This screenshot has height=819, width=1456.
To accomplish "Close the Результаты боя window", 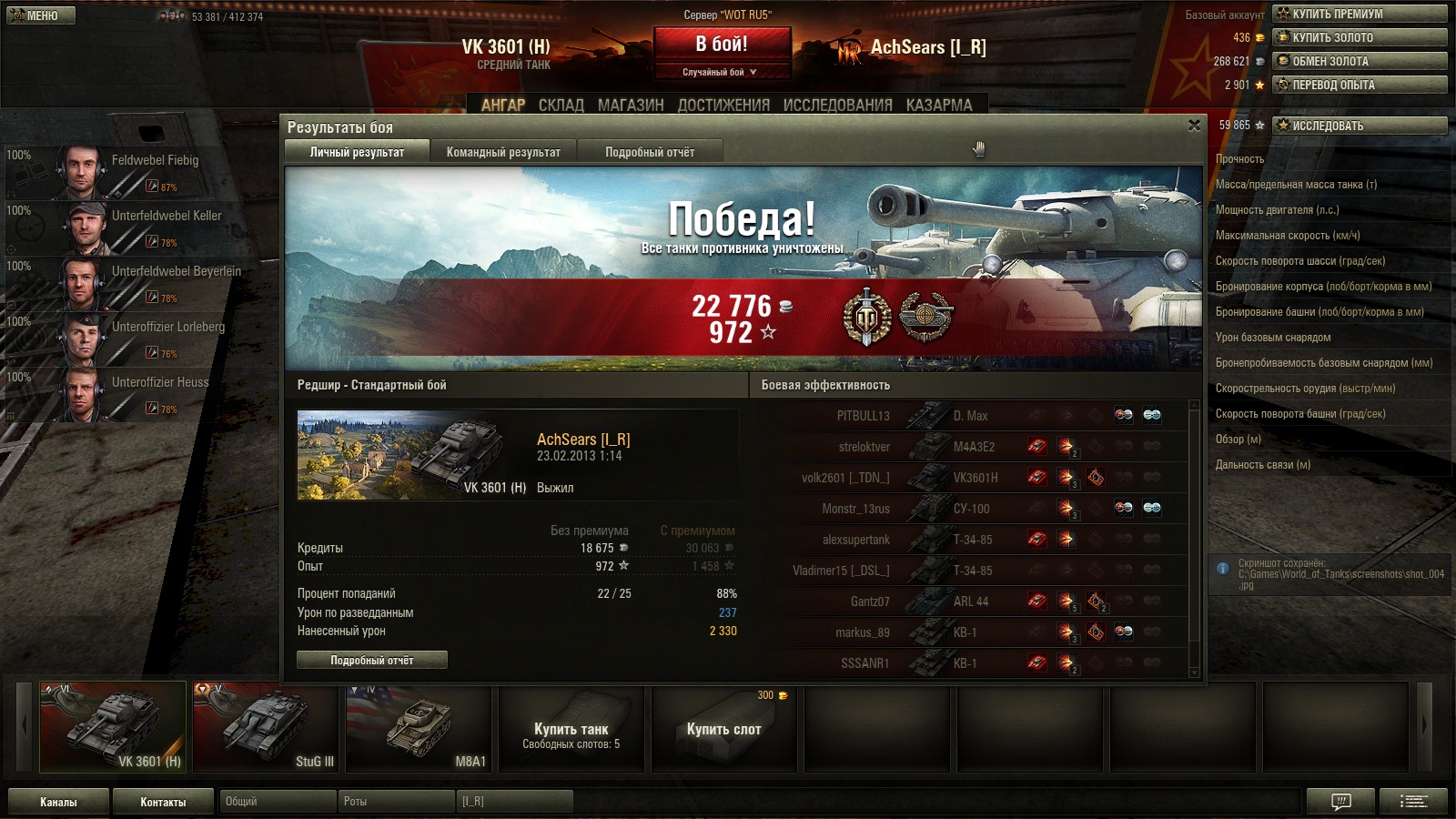I will click(1194, 126).
